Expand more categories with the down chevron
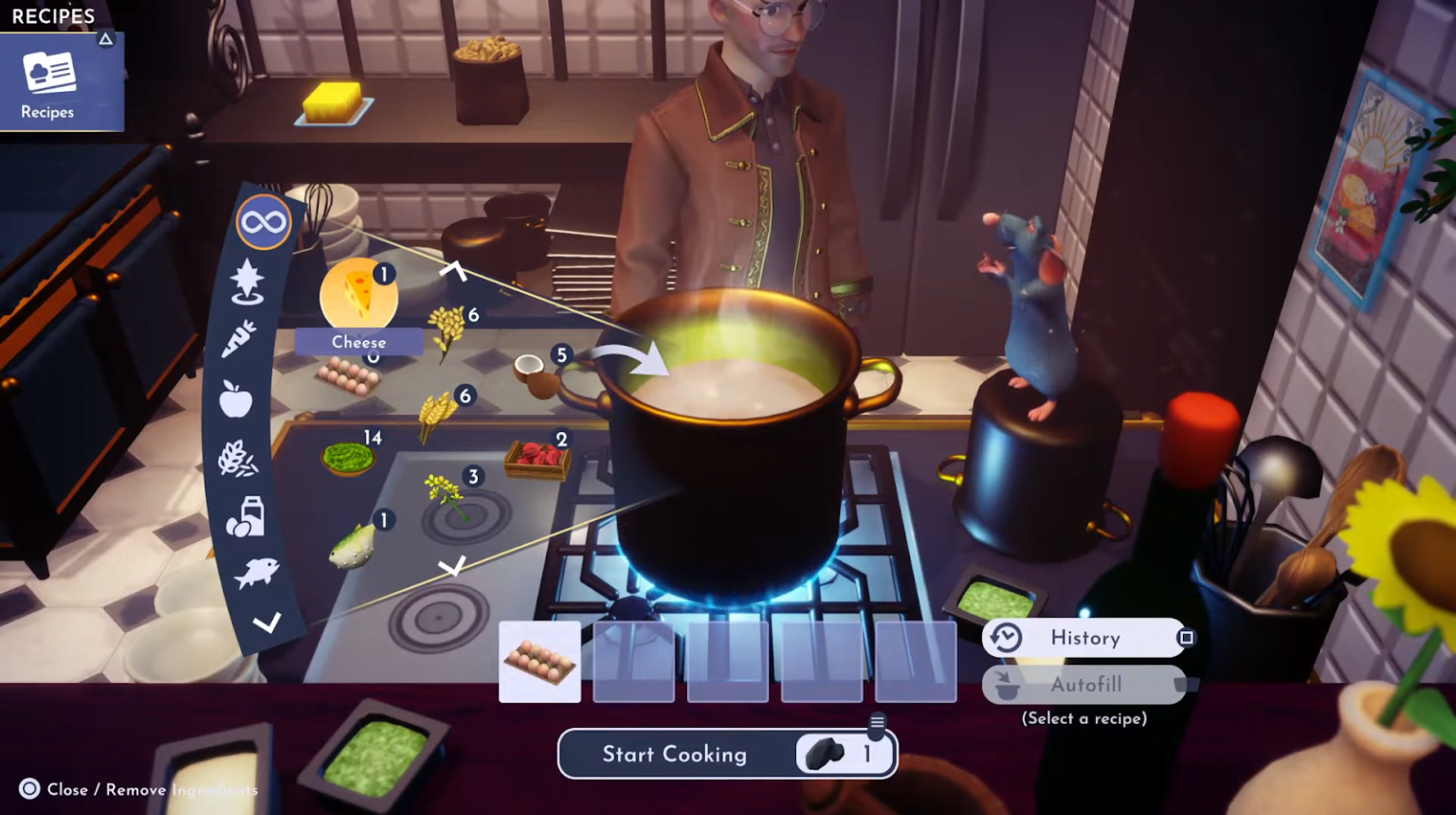Viewport: 1456px width, 815px height. 268,623
